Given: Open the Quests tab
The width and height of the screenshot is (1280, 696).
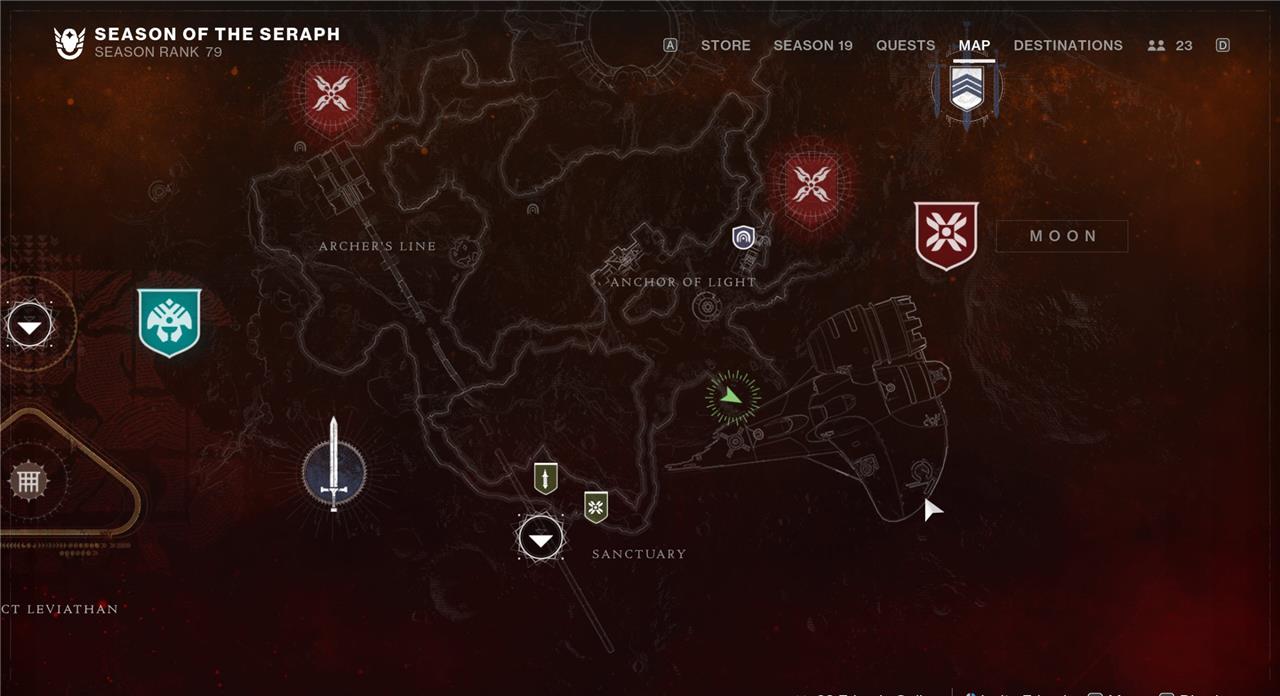Looking at the screenshot, I should click(x=905, y=45).
